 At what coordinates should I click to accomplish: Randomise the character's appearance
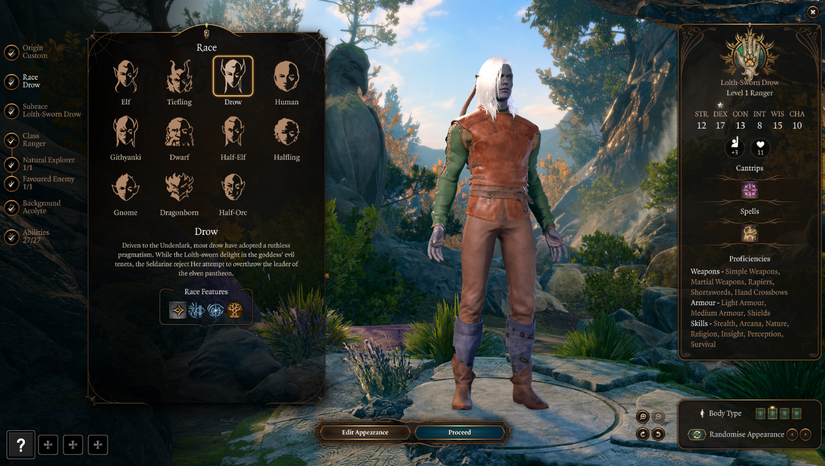(x=697, y=435)
